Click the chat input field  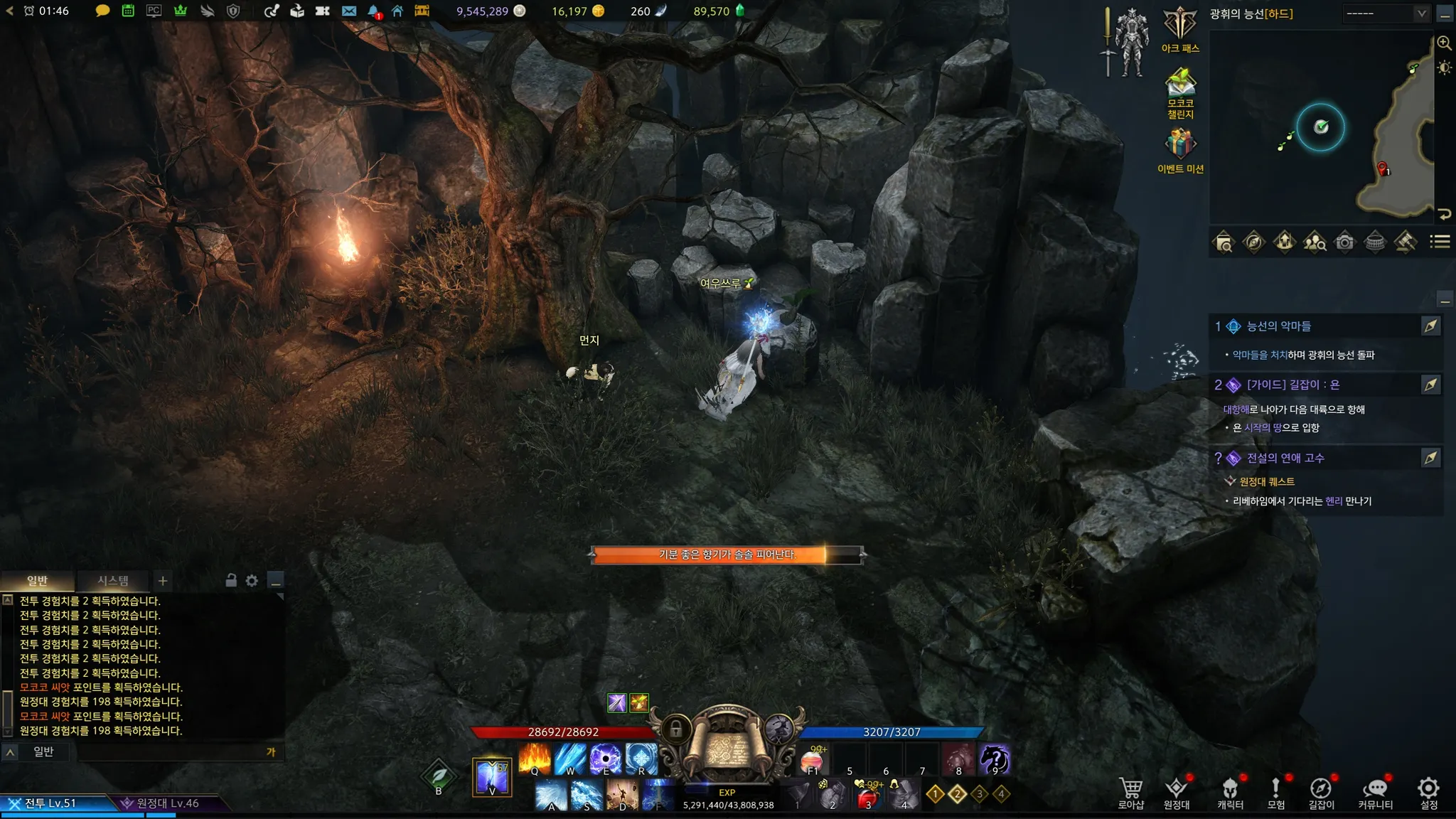tap(171, 751)
